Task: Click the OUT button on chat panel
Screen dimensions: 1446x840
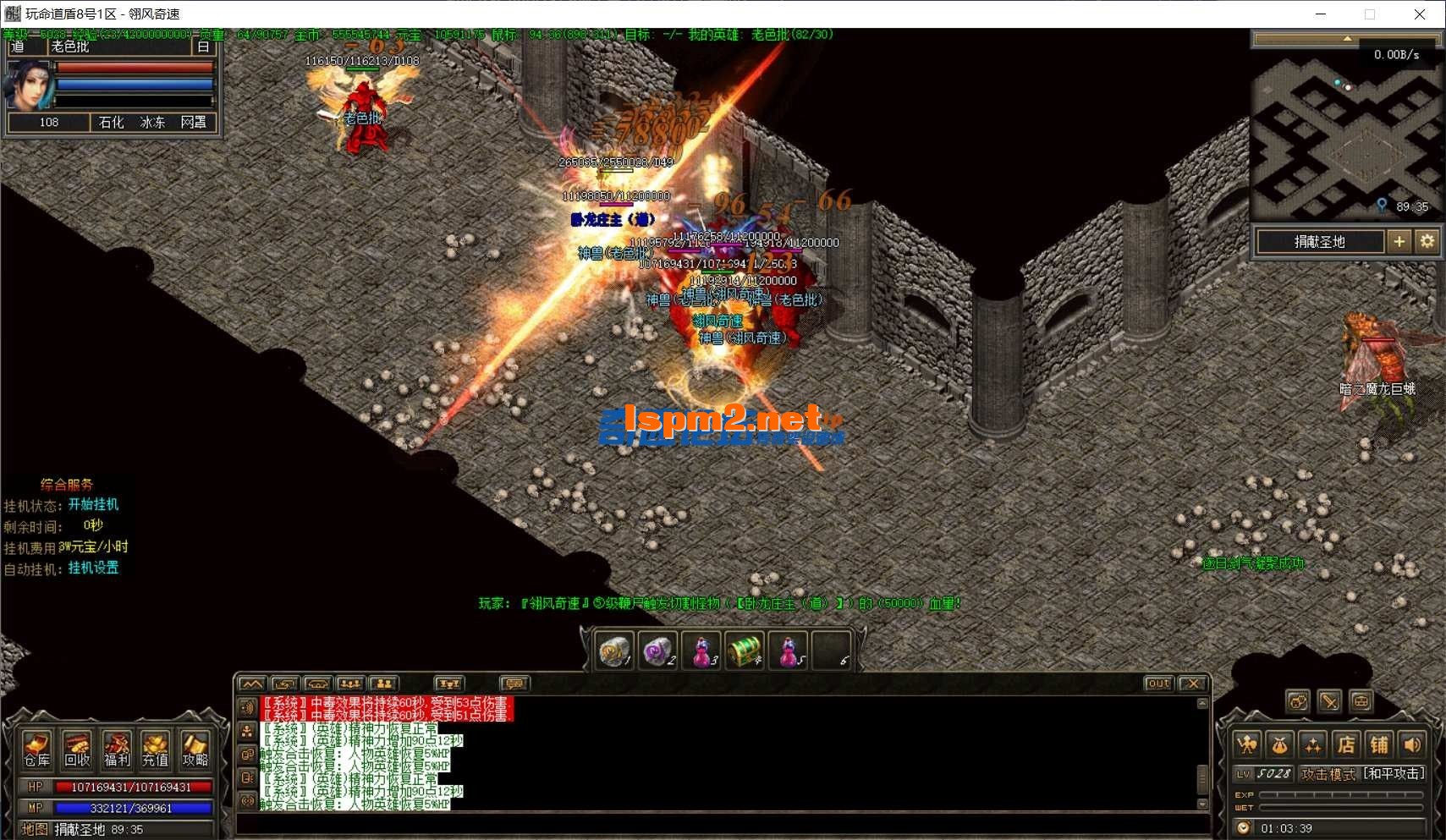Action: coord(1159,684)
